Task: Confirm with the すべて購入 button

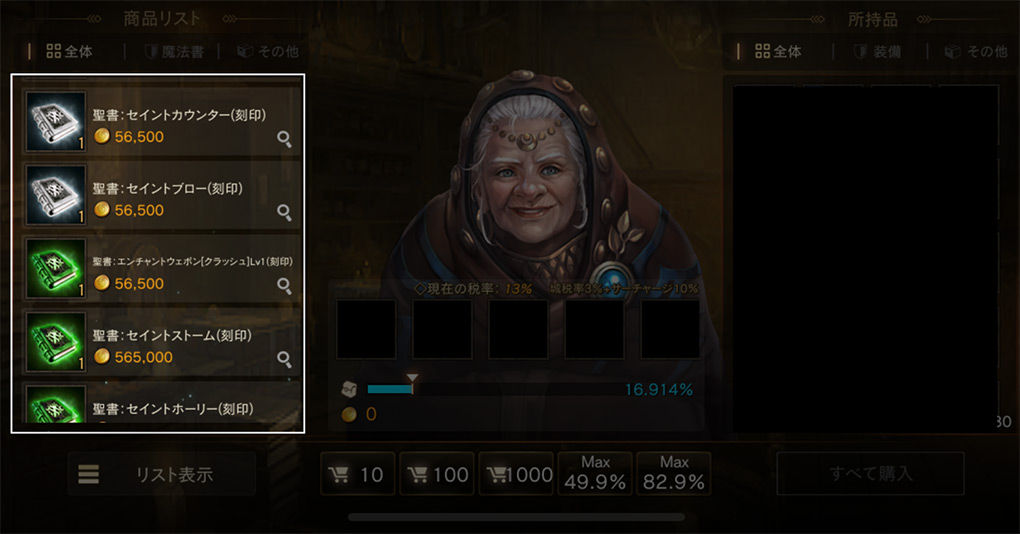Action: click(x=870, y=474)
